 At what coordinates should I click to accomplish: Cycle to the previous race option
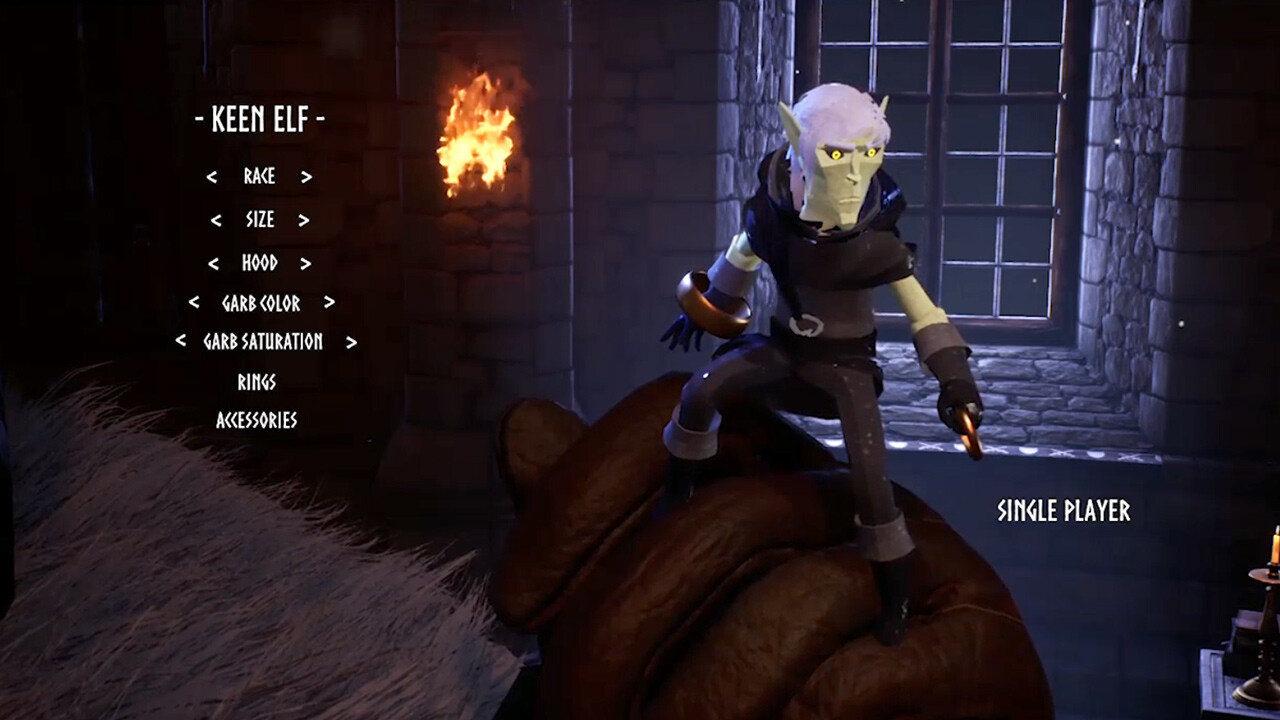210,177
